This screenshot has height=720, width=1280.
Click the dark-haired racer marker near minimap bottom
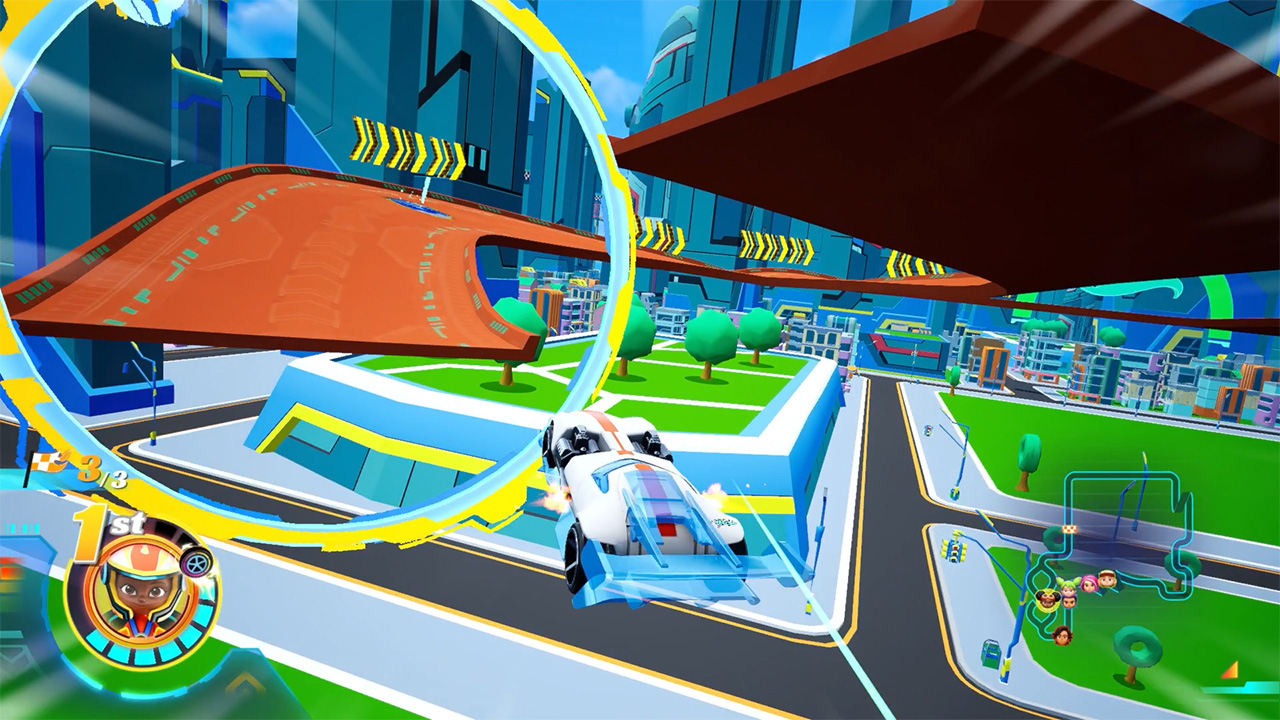pyautogui.click(x=1062, y=635)
